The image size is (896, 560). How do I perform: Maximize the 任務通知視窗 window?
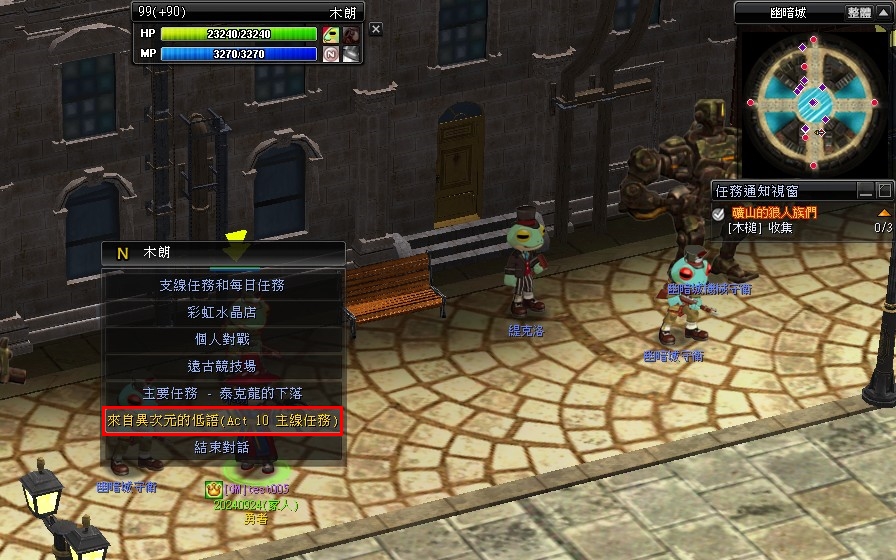(x=884, y=190)
